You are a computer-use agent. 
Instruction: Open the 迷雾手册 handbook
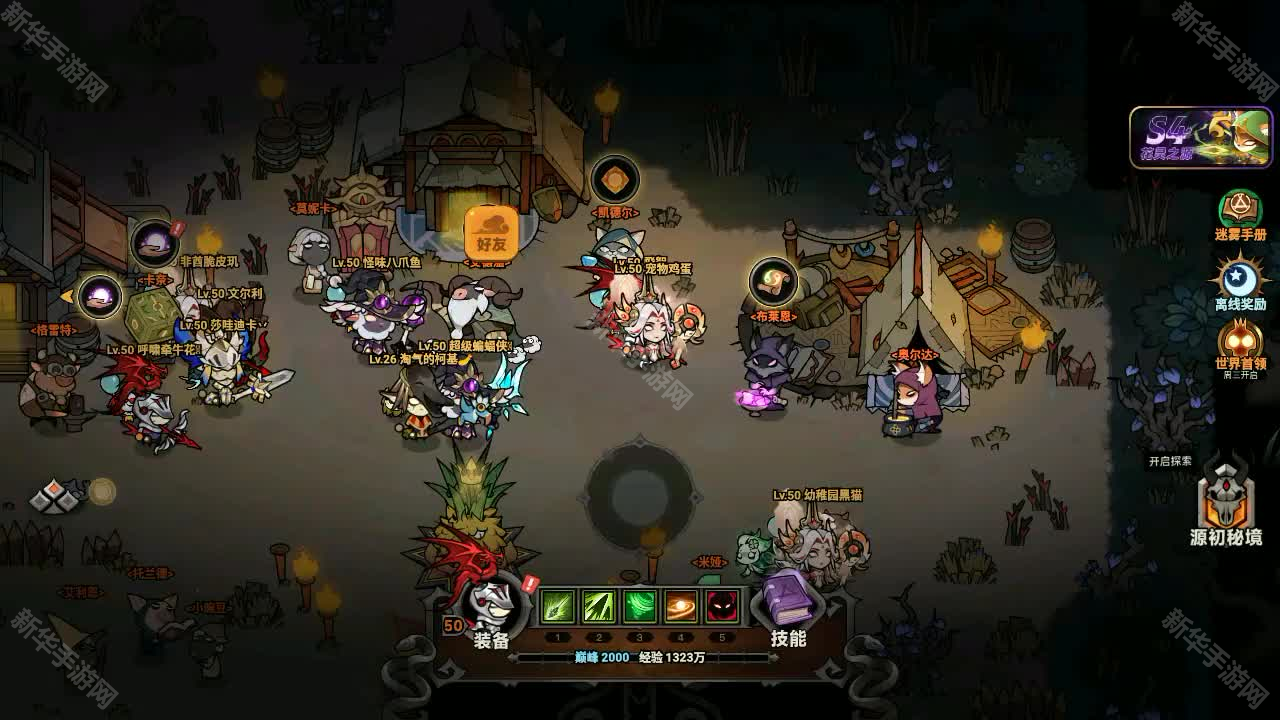coord(1240,215)
